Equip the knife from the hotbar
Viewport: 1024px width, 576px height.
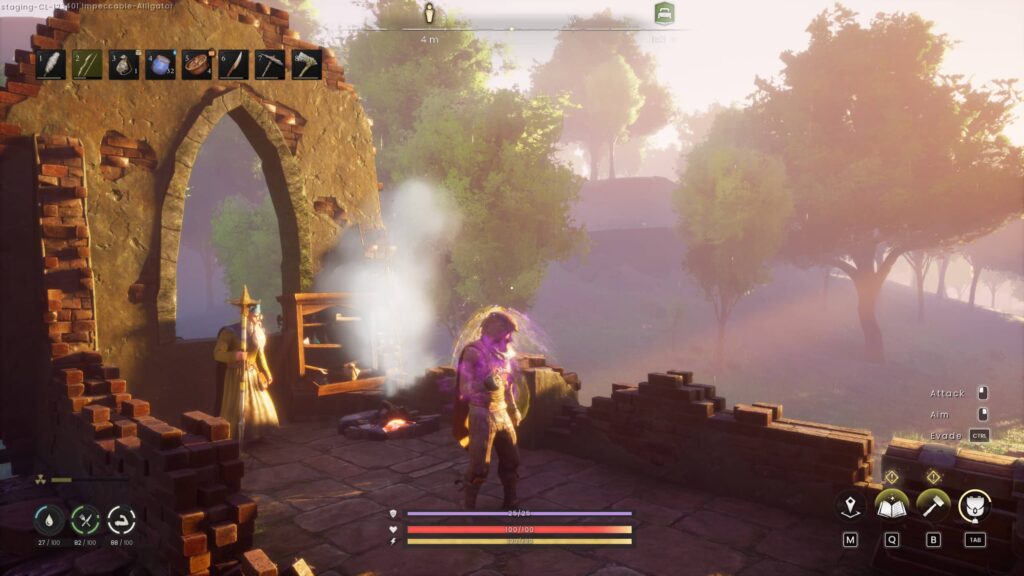coord(233,65)
